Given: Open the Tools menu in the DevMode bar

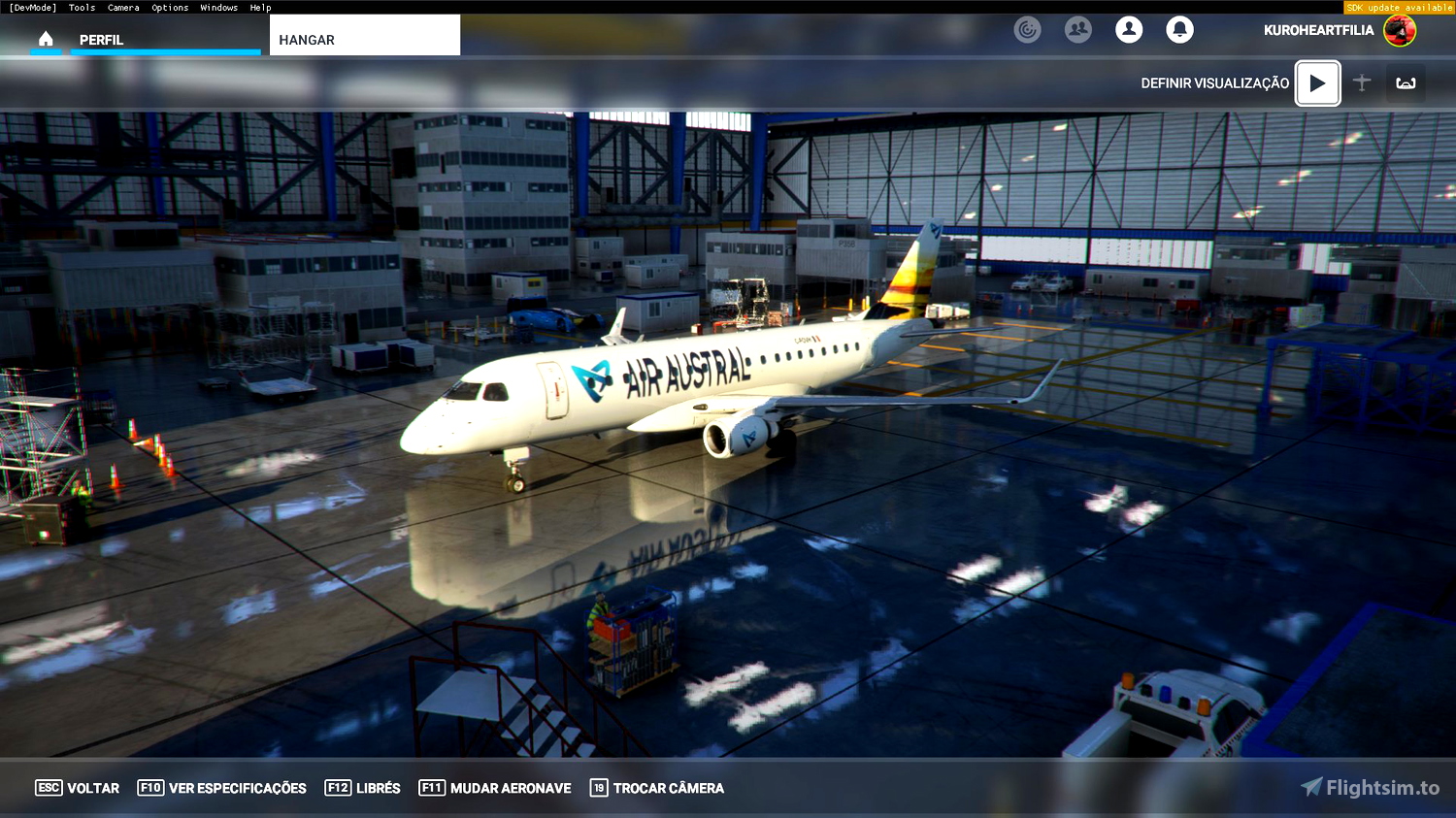Looking at the screenshot, I should [81, 7].
